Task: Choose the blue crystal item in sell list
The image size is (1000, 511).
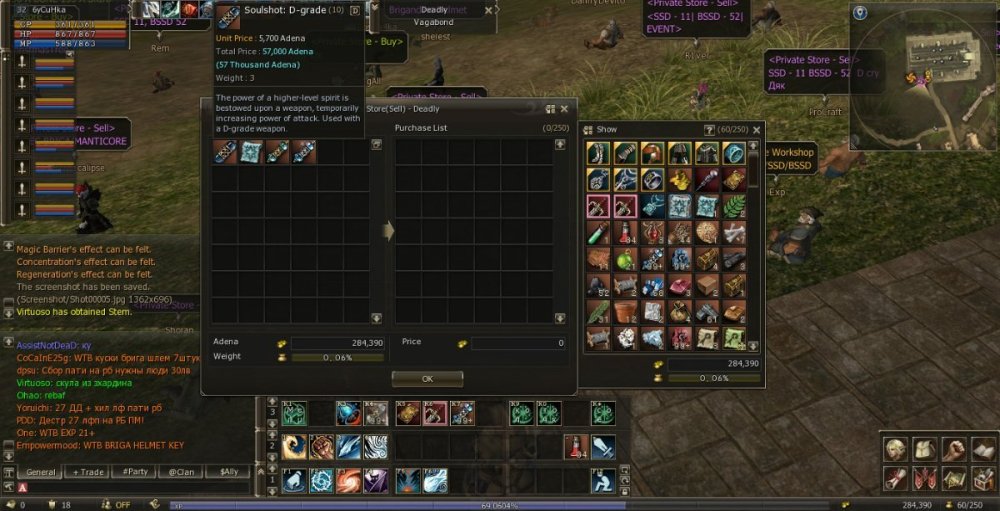Action: click(251, 152)
